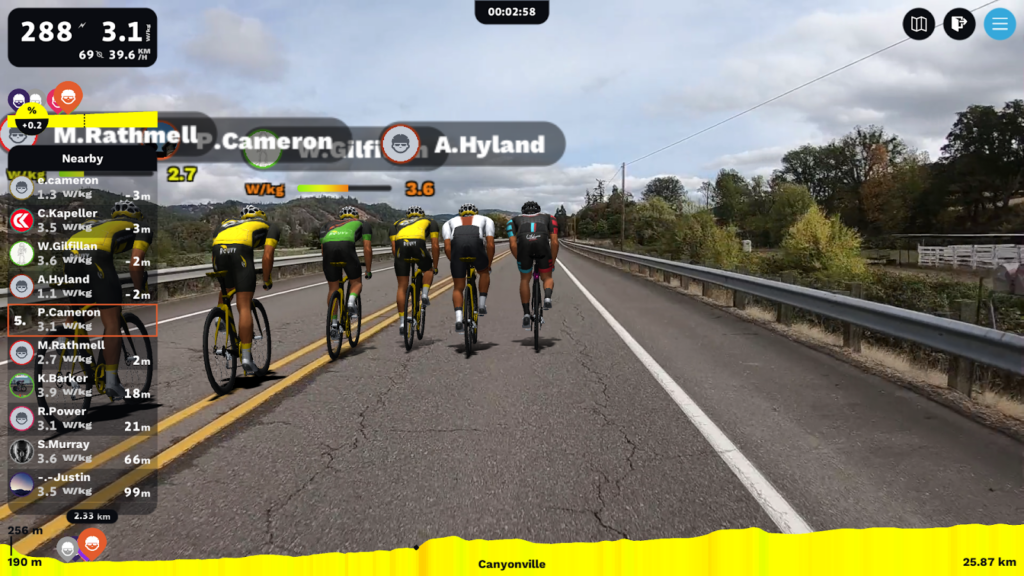1024x576 pixels.
Task: Exit the ride via door icon
Action: 959,23
